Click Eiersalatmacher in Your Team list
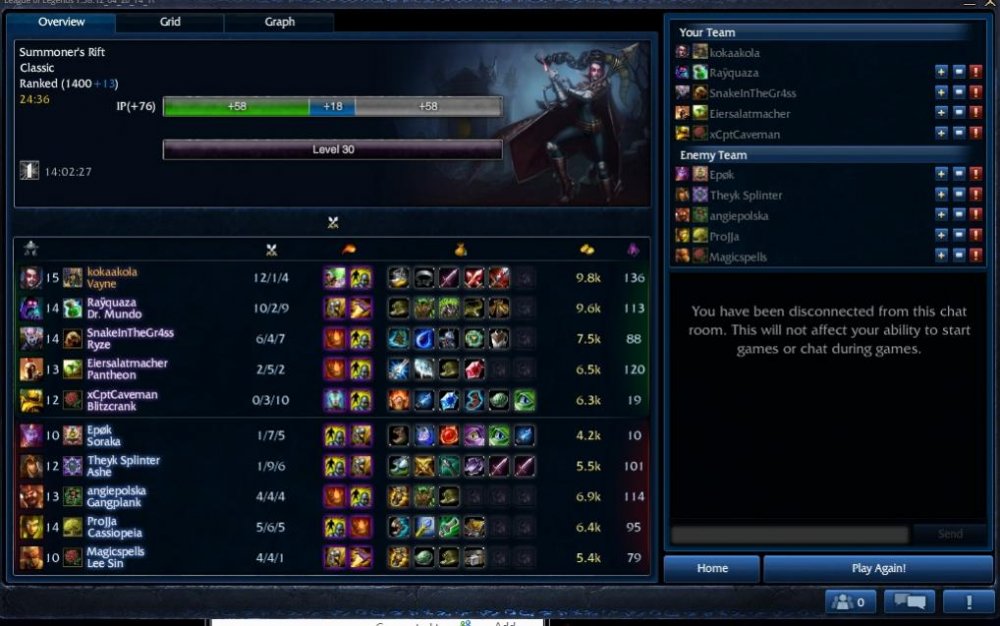 tap(749, 113)
